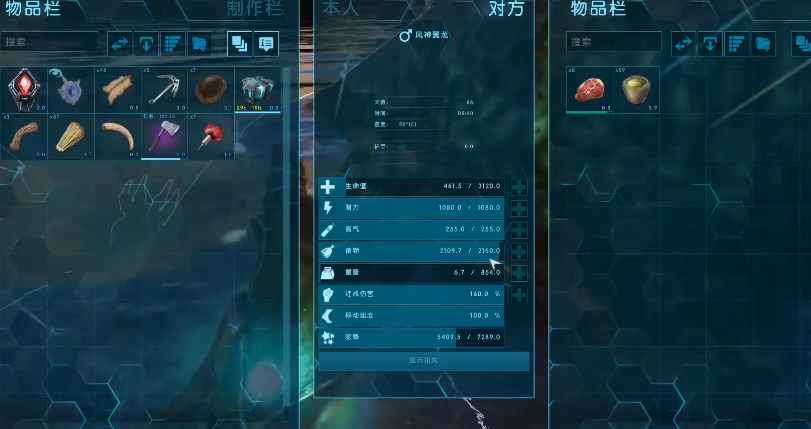
Task: Increase the 重量 weight stat with plus
Action: pos(519,273)
